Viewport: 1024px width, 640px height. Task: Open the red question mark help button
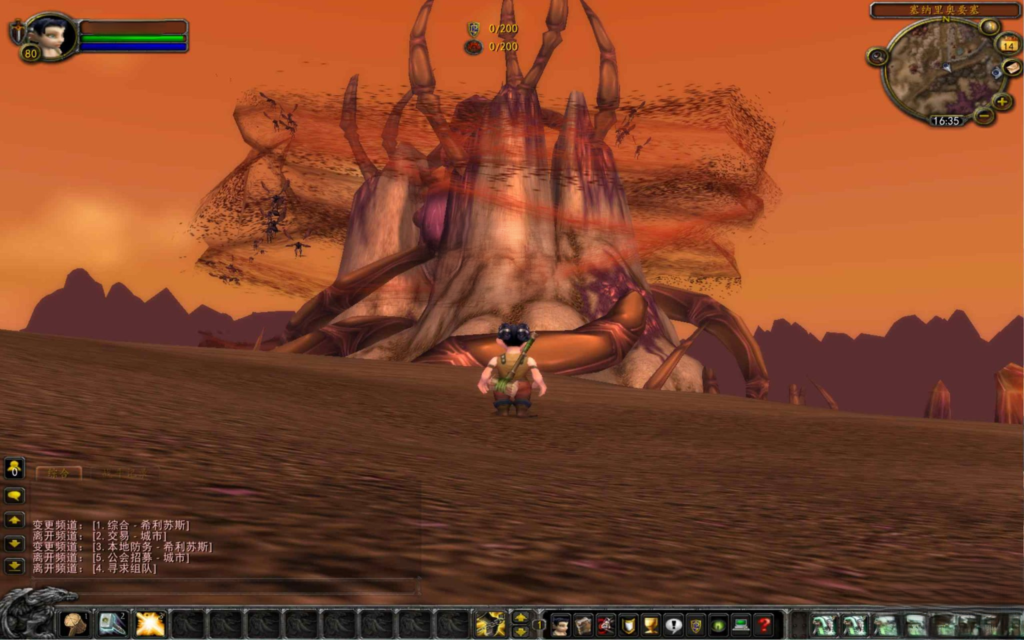click(764, 625)
